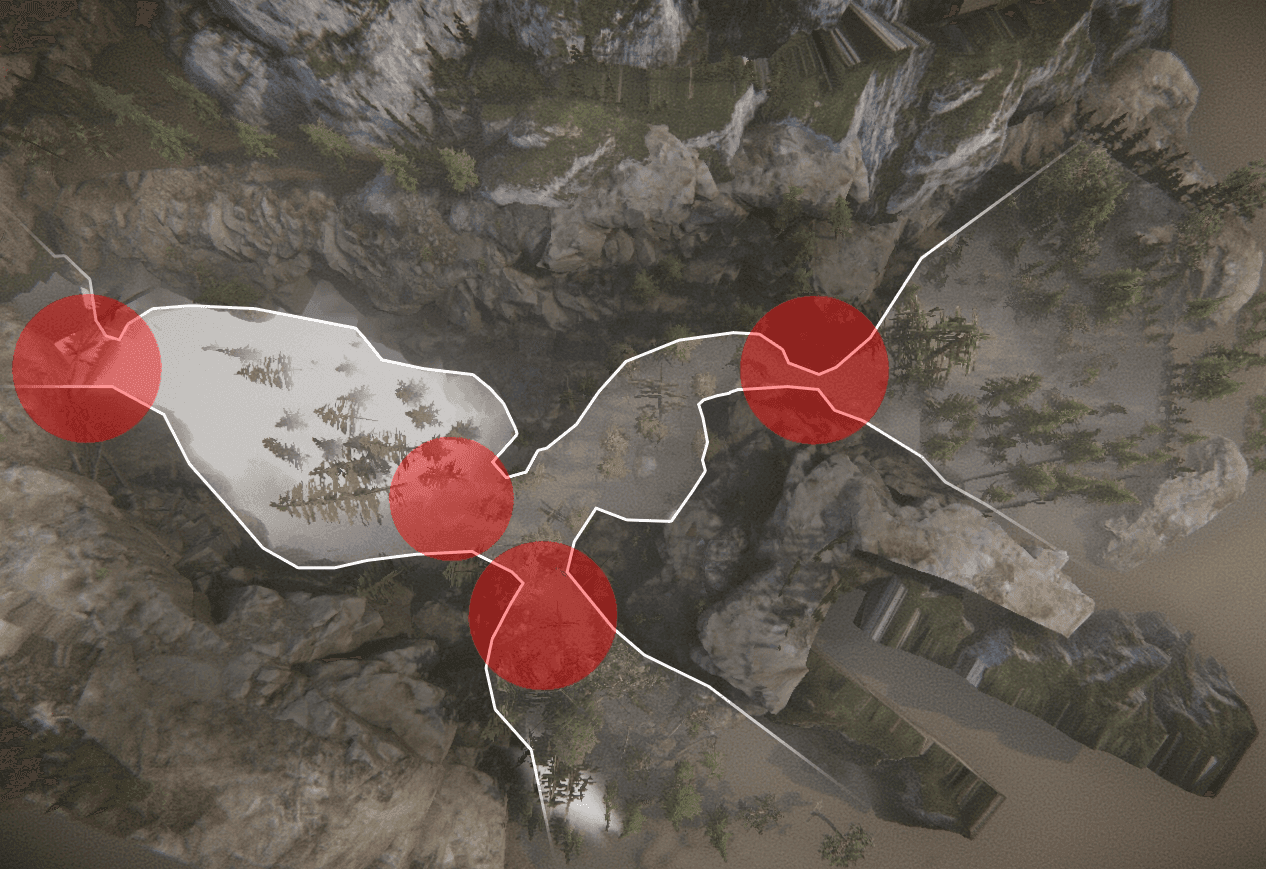Click the leftmost red circle marker

coord(87,368)
